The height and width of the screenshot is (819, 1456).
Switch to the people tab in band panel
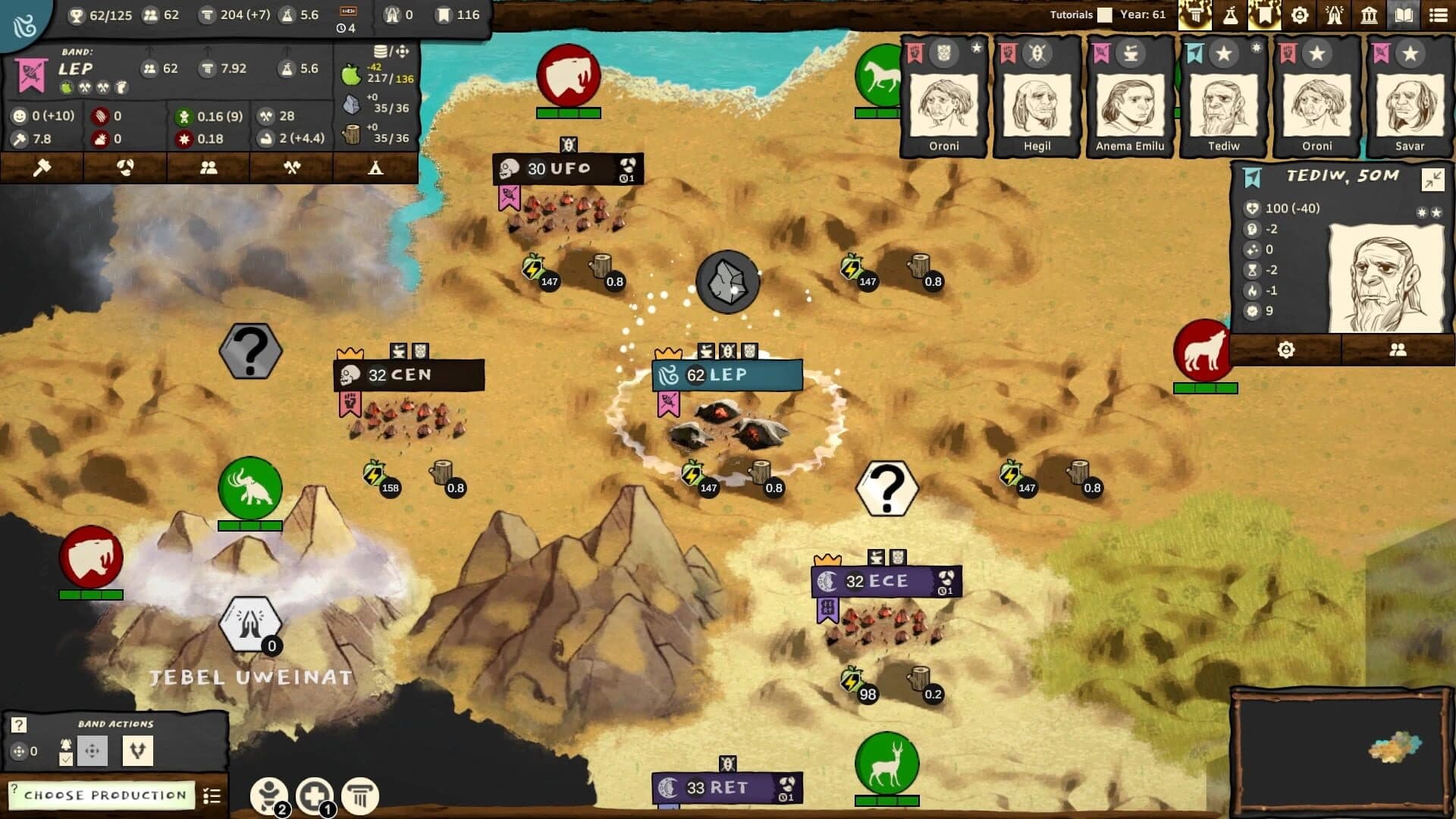tap(209, 168)
